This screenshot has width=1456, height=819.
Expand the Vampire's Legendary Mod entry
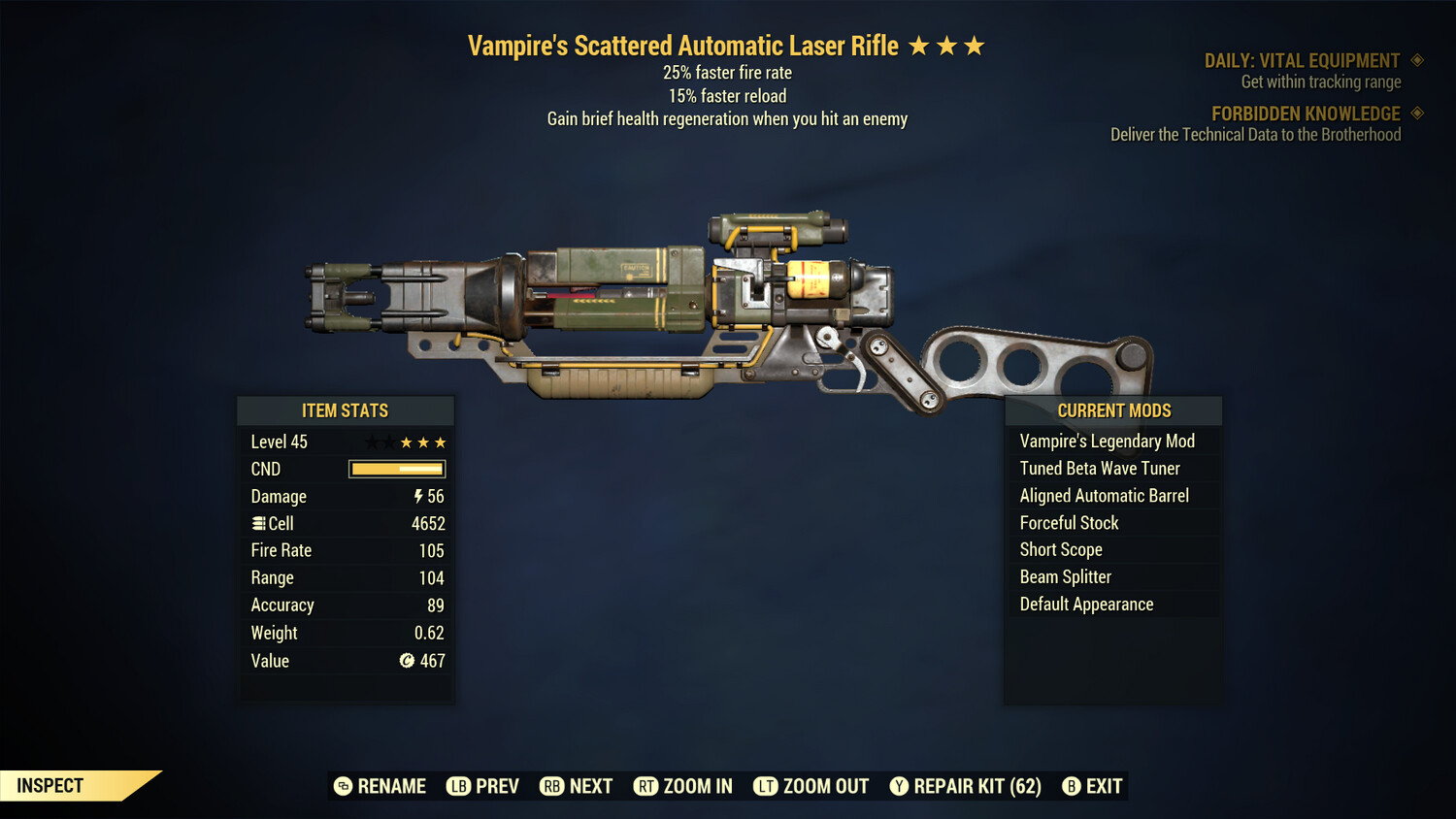(x=1108, y=441)
